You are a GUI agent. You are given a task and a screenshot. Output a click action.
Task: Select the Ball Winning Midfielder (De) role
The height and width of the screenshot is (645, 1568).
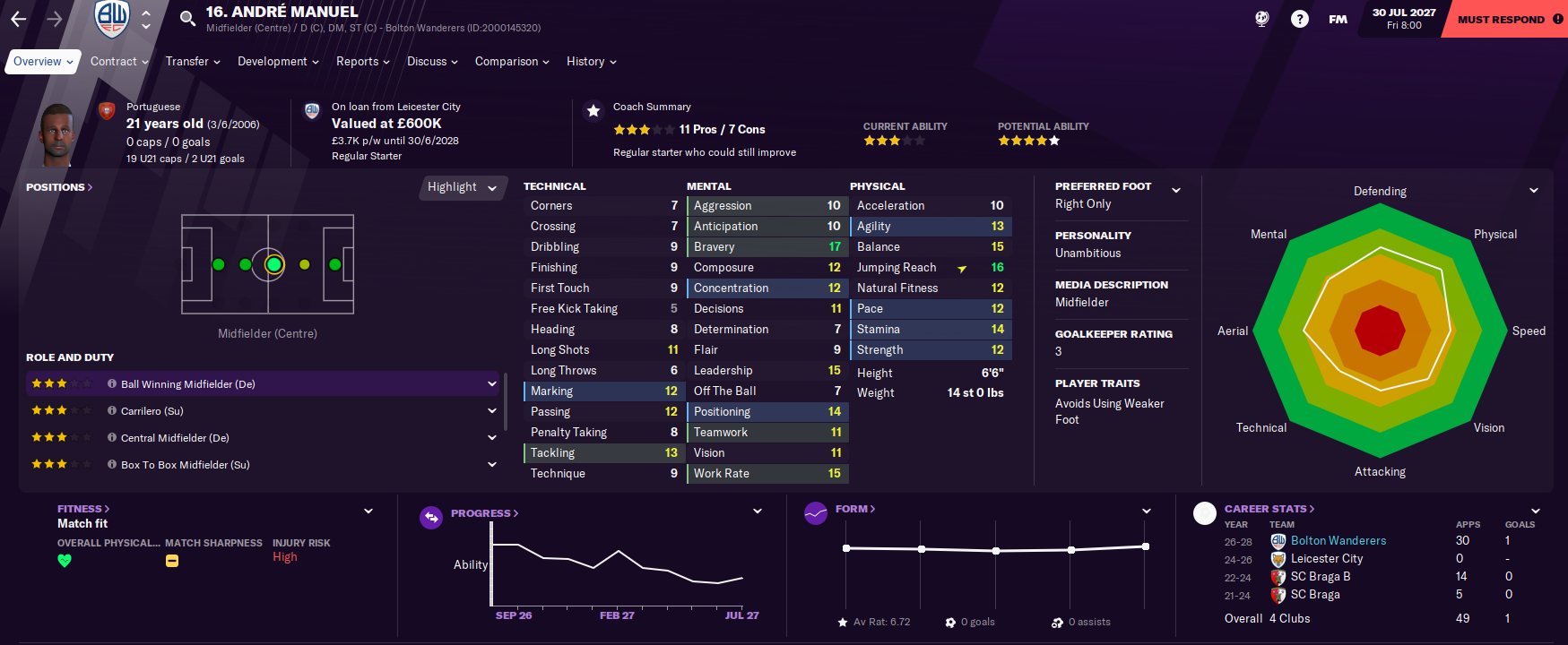188,384
